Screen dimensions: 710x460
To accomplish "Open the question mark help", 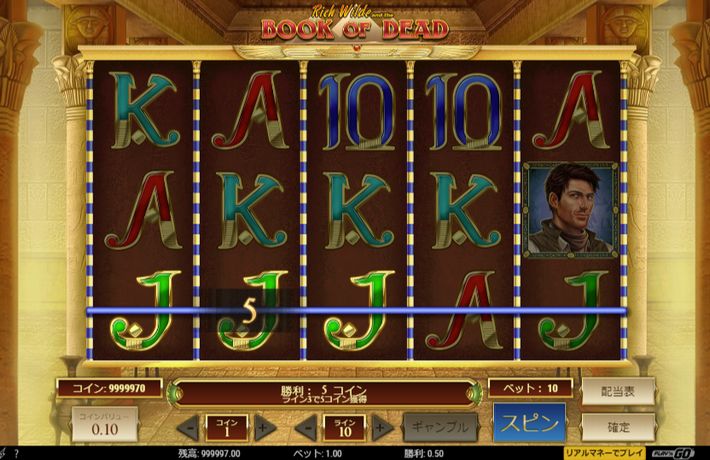I will tap(17, 453).
